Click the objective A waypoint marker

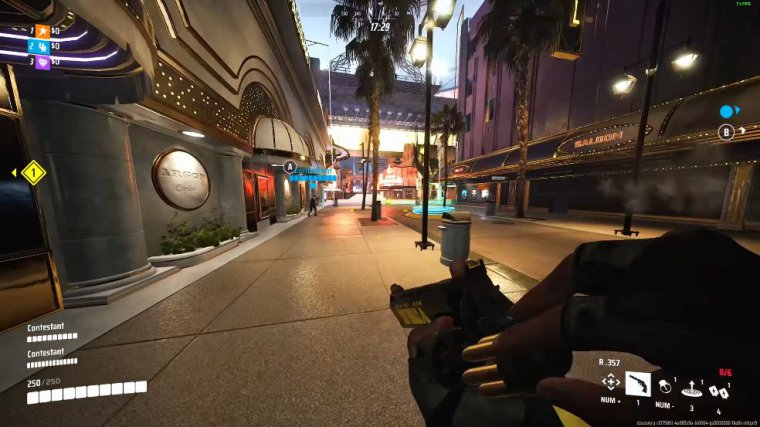[x=290, y=166]
